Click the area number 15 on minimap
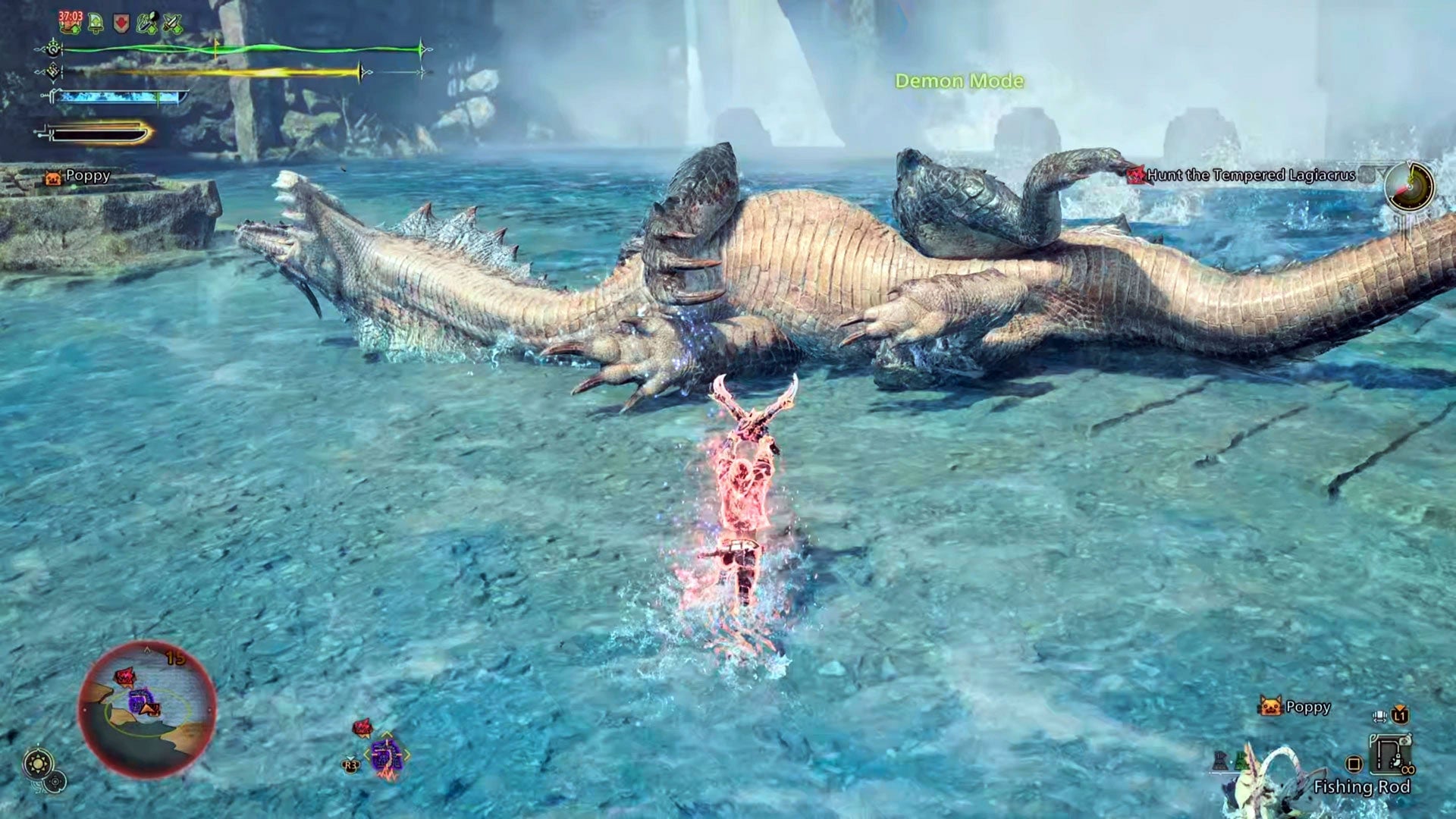The image size is (1456, 819). (175, 657)
